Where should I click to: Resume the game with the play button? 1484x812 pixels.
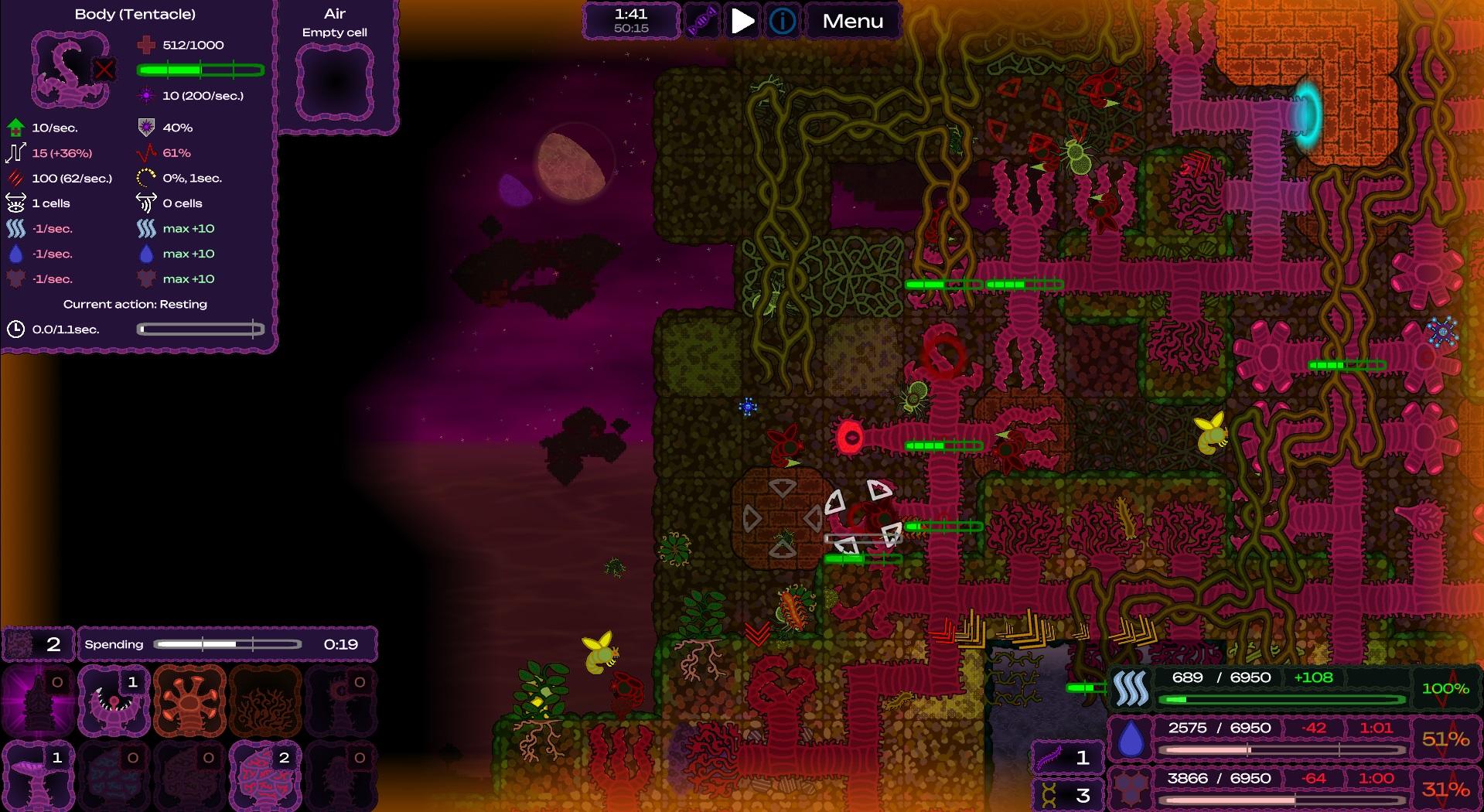[x=742, y=21]
